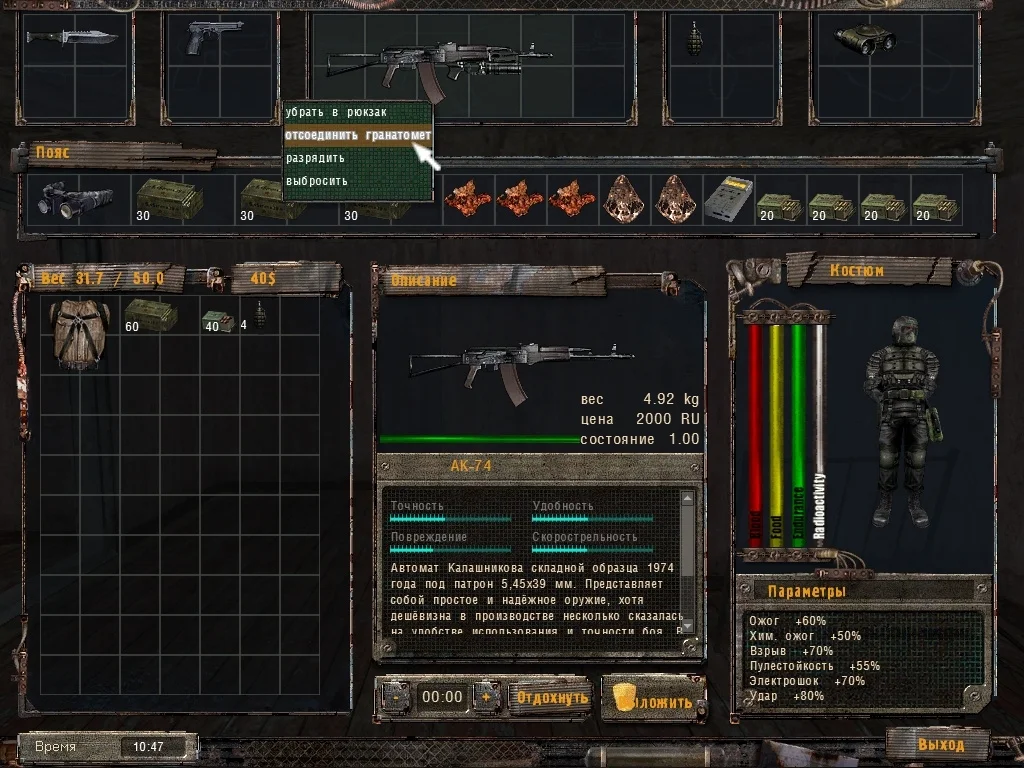Pick the ammo box with 60 rounds
1024x768 pixels.
[150, 314]
